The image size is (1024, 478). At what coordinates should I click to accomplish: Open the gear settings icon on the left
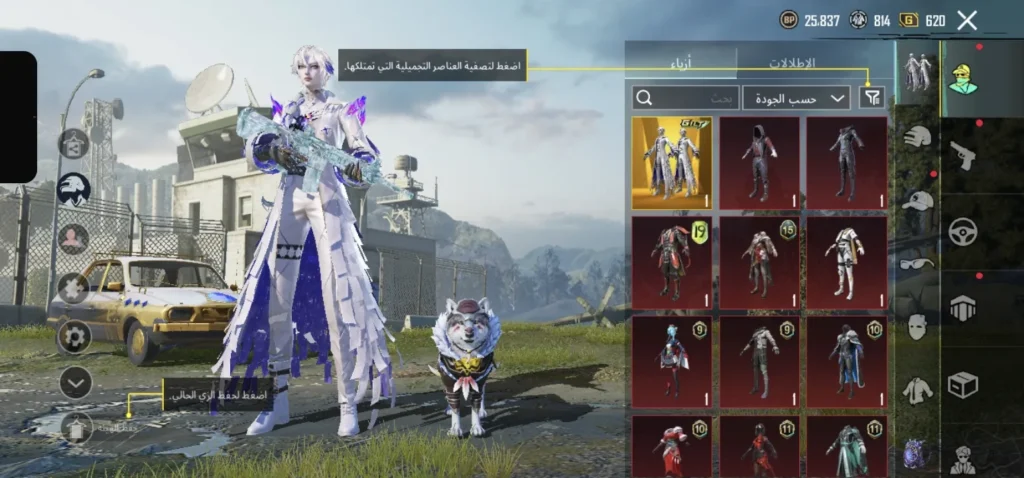[x=74, y=336]
